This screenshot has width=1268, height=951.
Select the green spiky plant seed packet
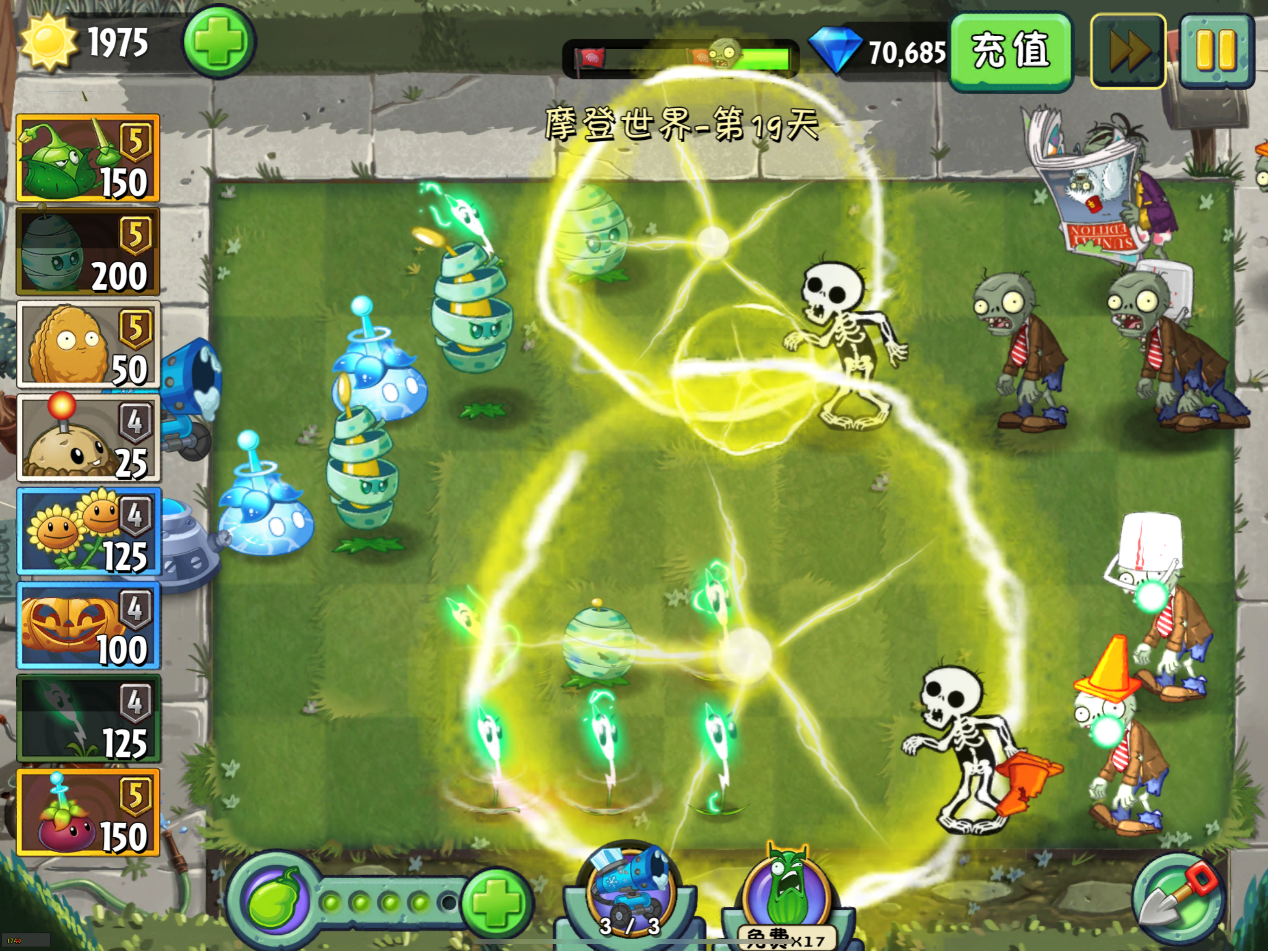88,158
